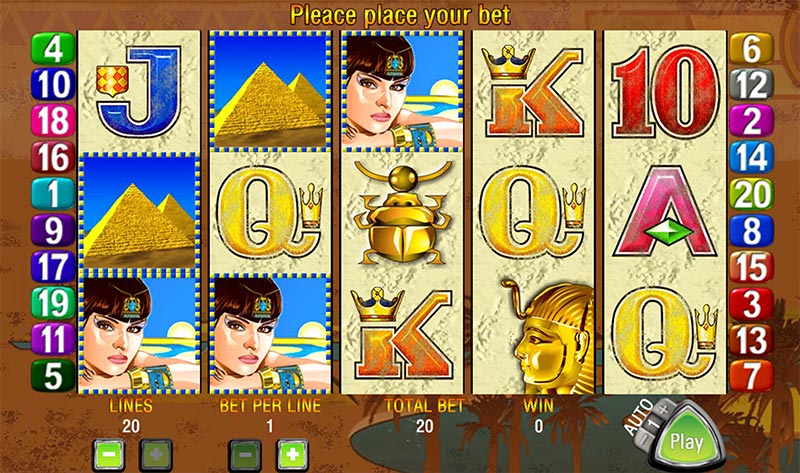
Task: Highlight payline number 14
Action: (750, 157)
